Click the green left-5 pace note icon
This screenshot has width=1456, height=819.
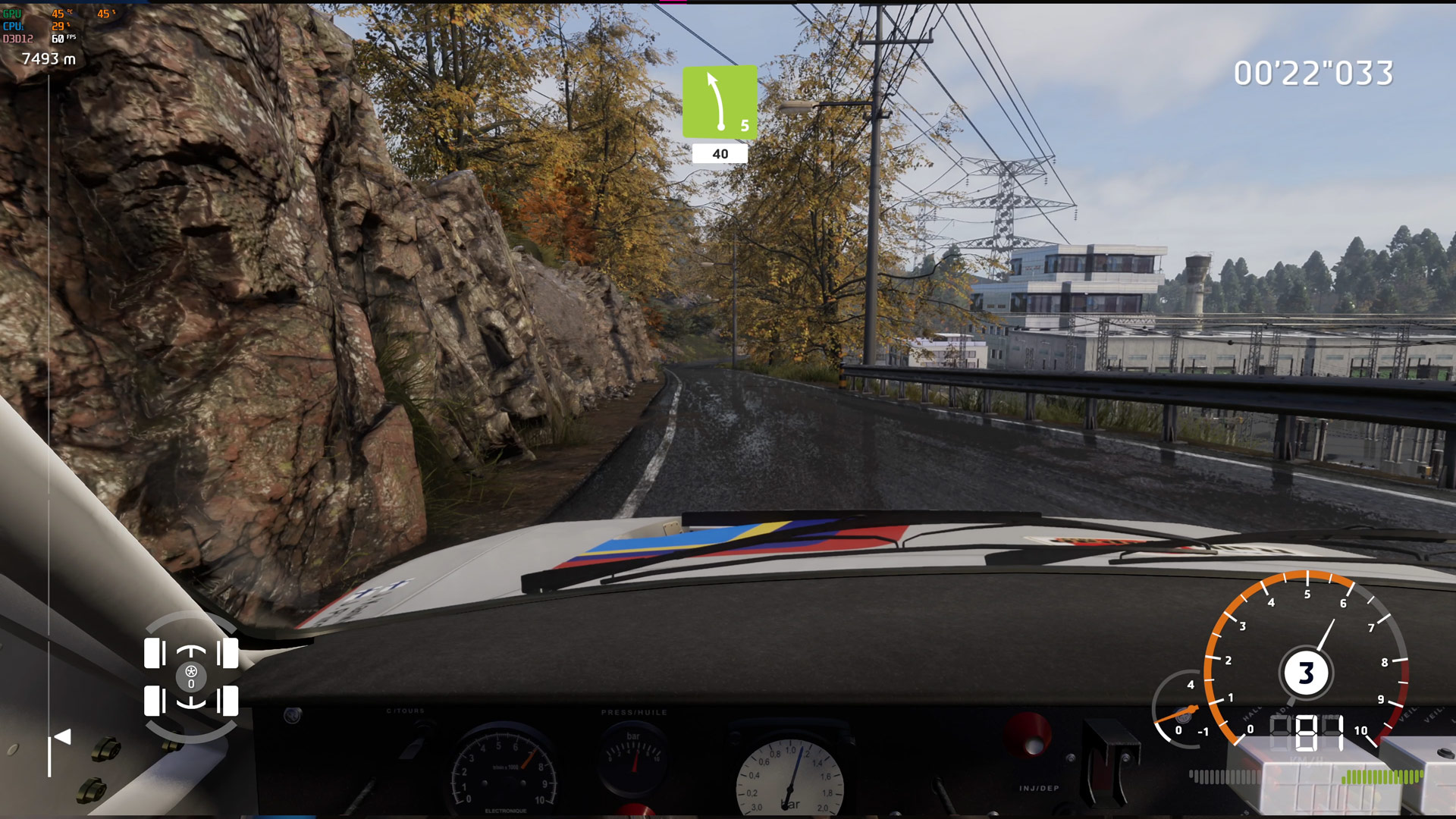[x=720, y=102]
